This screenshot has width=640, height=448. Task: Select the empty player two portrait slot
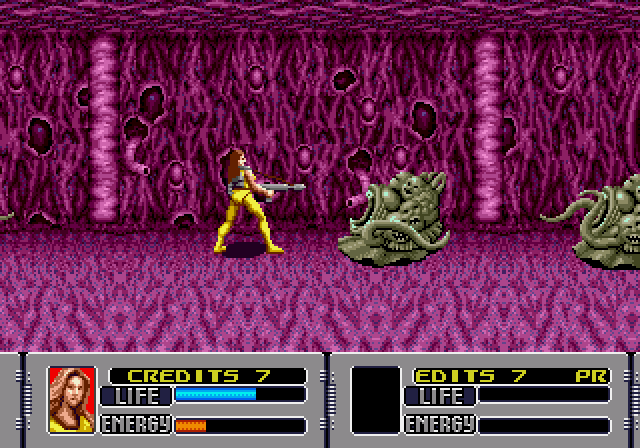pos(376,400)
